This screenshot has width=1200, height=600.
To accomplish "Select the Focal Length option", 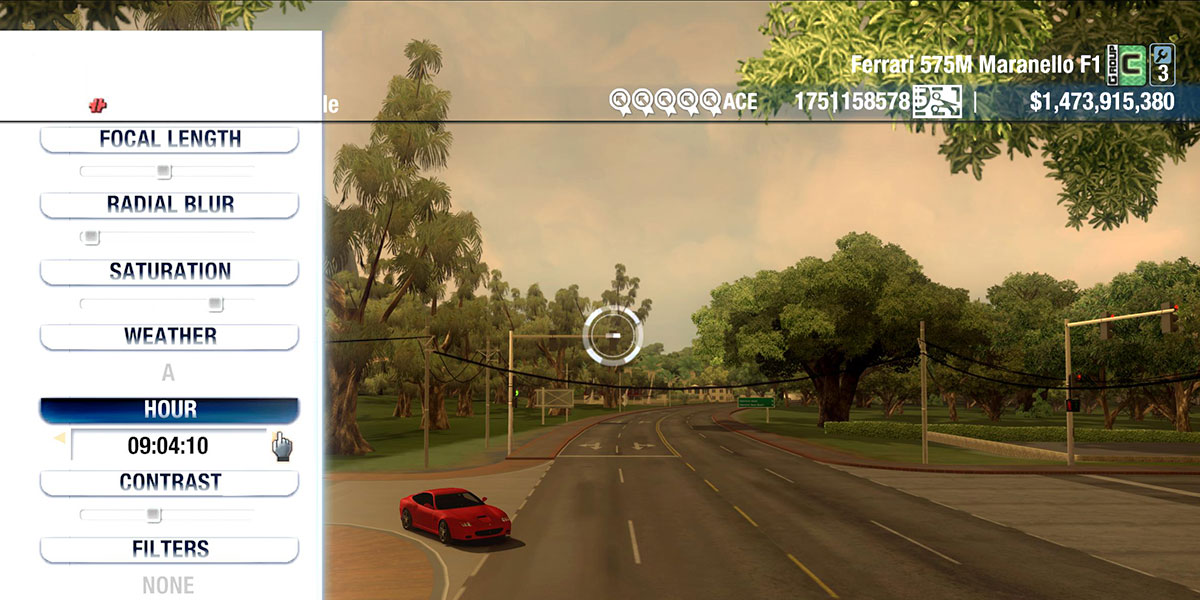I will [x=169, y=139].
